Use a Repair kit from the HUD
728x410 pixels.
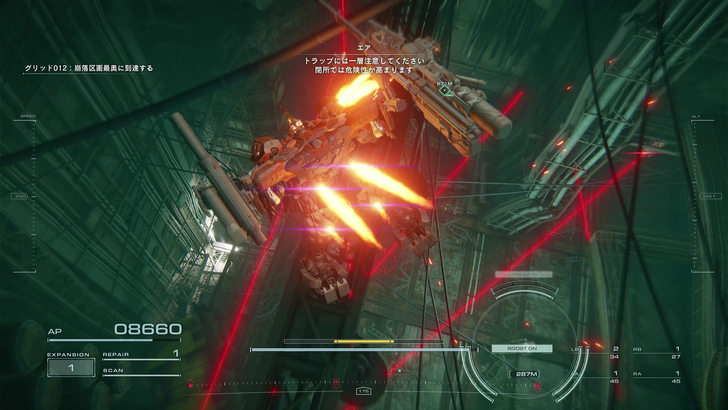point(140,354)
